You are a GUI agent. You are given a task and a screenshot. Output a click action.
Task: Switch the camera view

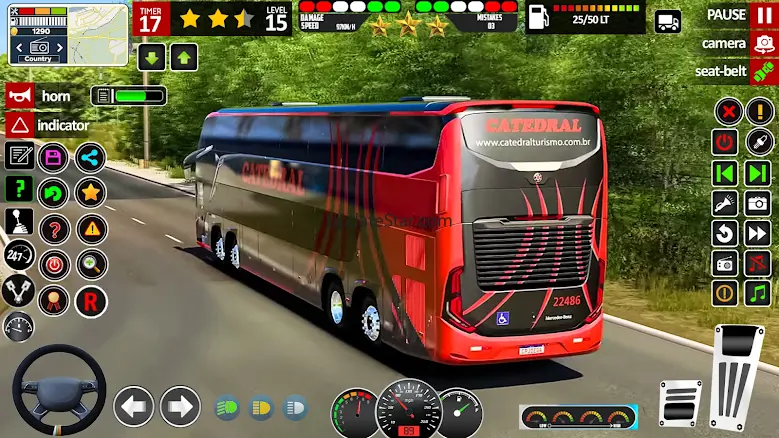(763, 43)
